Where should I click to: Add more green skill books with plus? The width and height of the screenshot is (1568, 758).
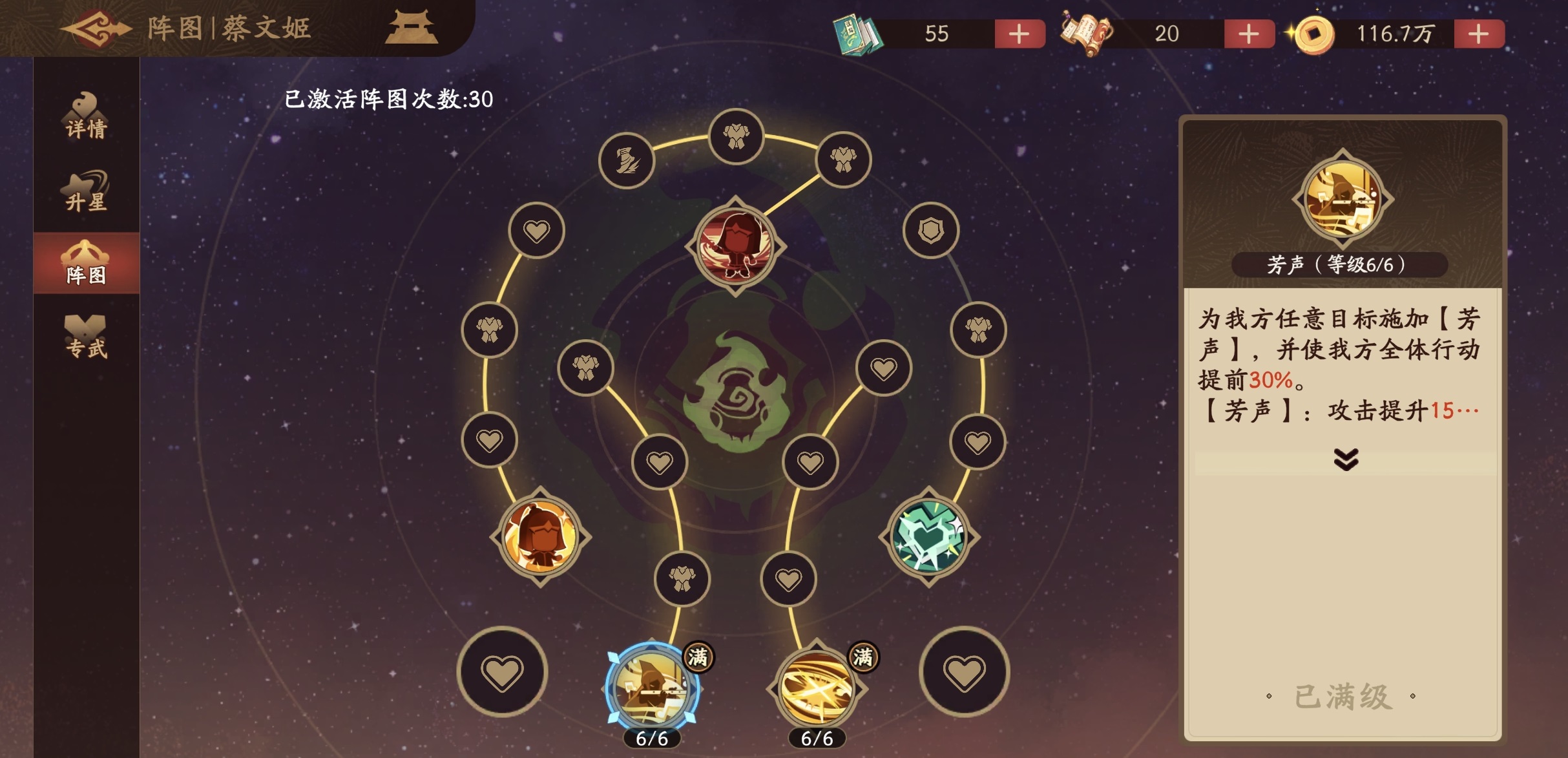coord(1019,34)
